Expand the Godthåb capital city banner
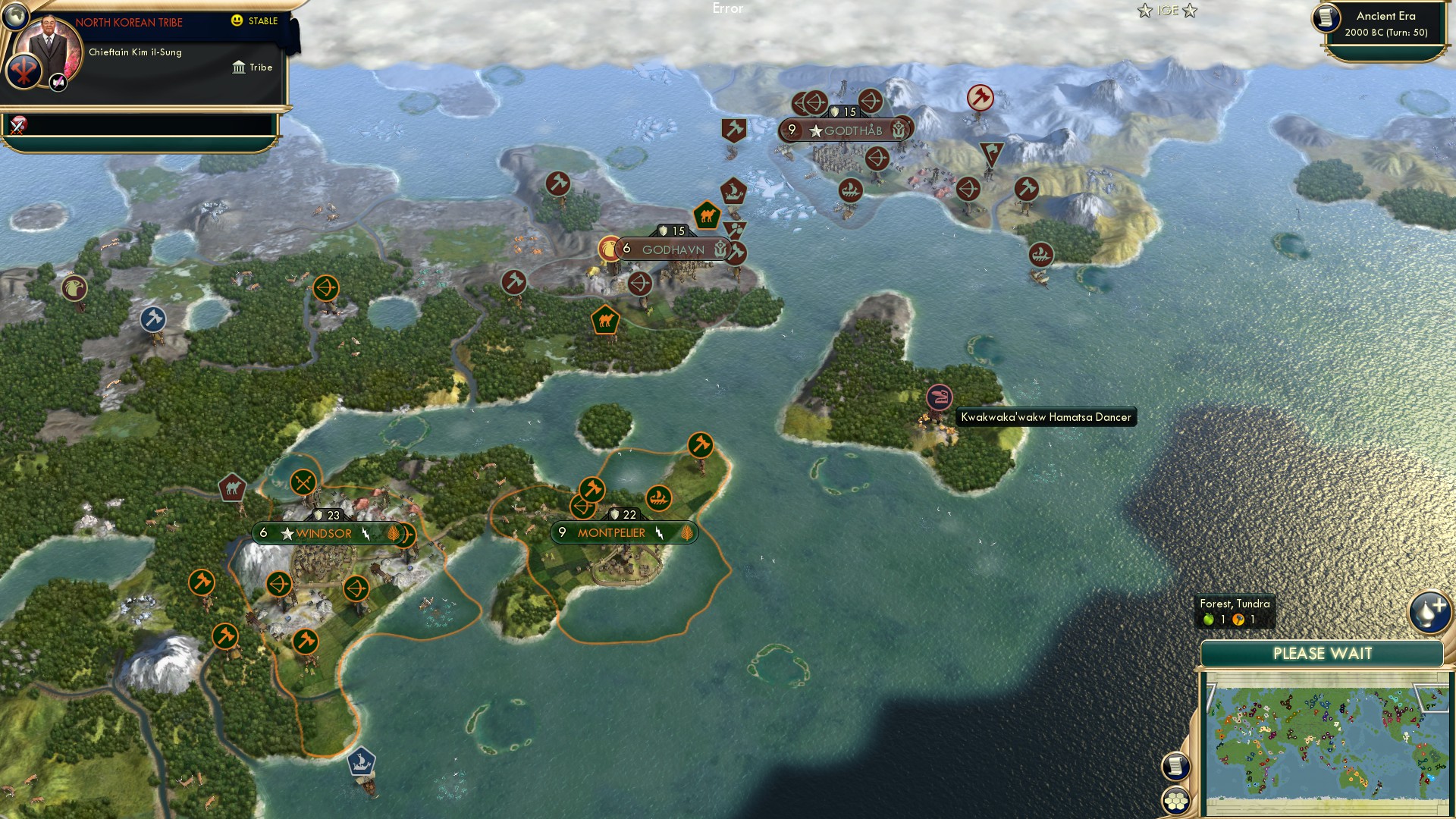Image resolution: width=1456 pixels, height=819 pixels. pos(844,130)
